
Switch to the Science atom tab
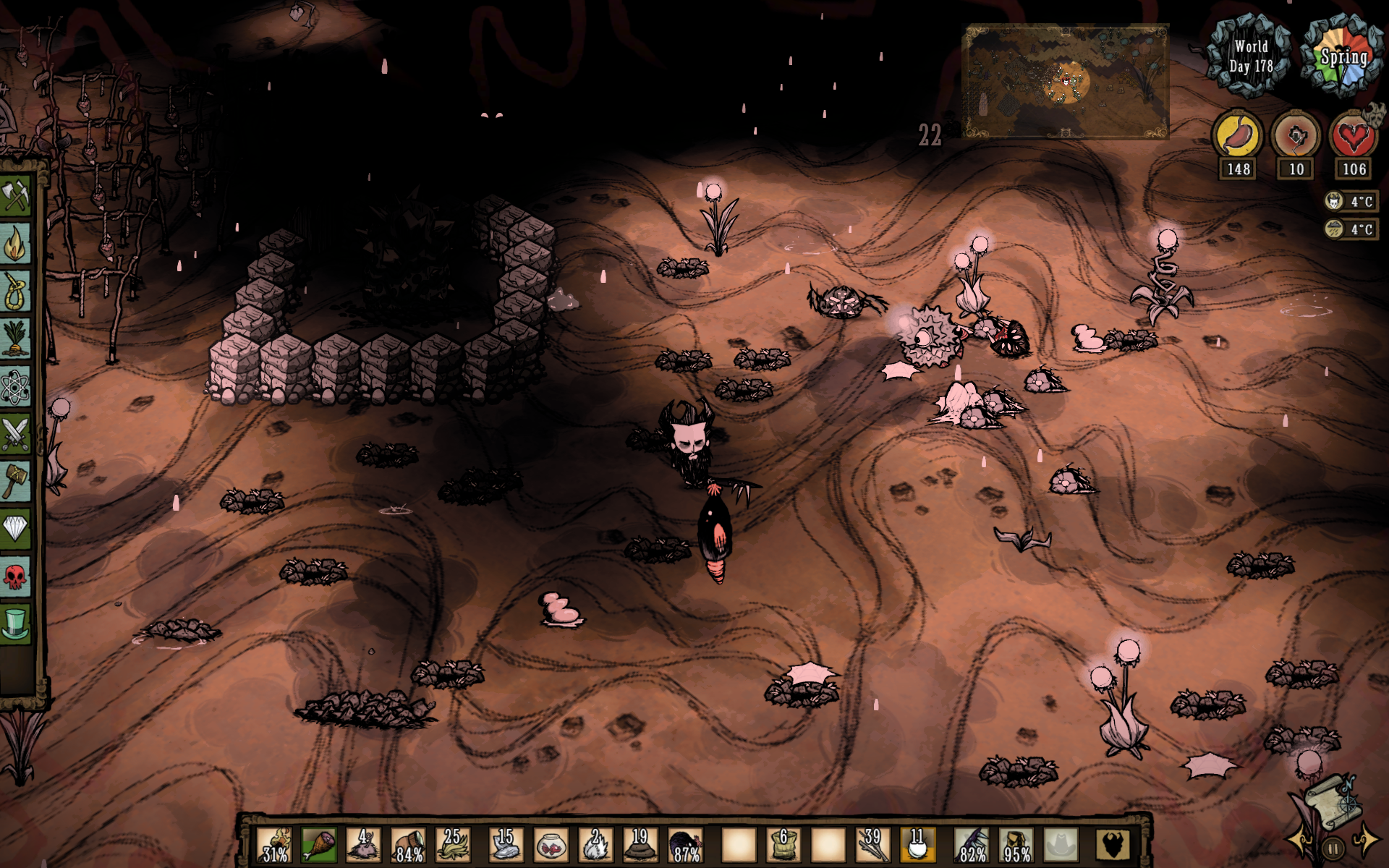click(x=16, y=386)
